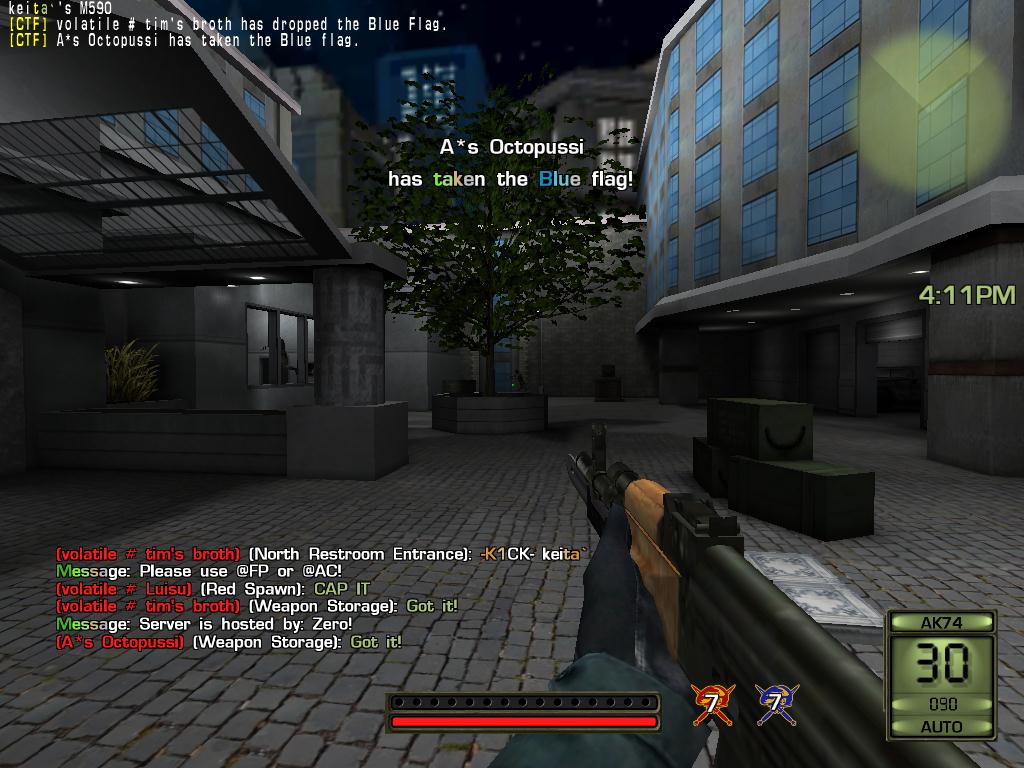The height and width of the screenshot is (768, 1024).
Task: Click the AK74 weapon name label
Action: click(940, 622)
